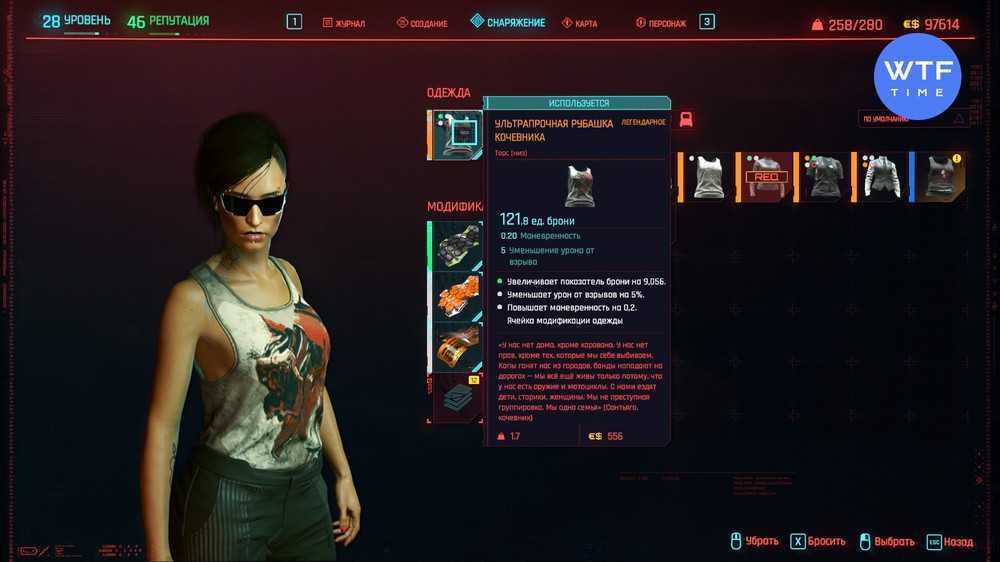Select the tank top with yellow alert badge
This screenshot has width=1000, height=562.
pos(941,176)
